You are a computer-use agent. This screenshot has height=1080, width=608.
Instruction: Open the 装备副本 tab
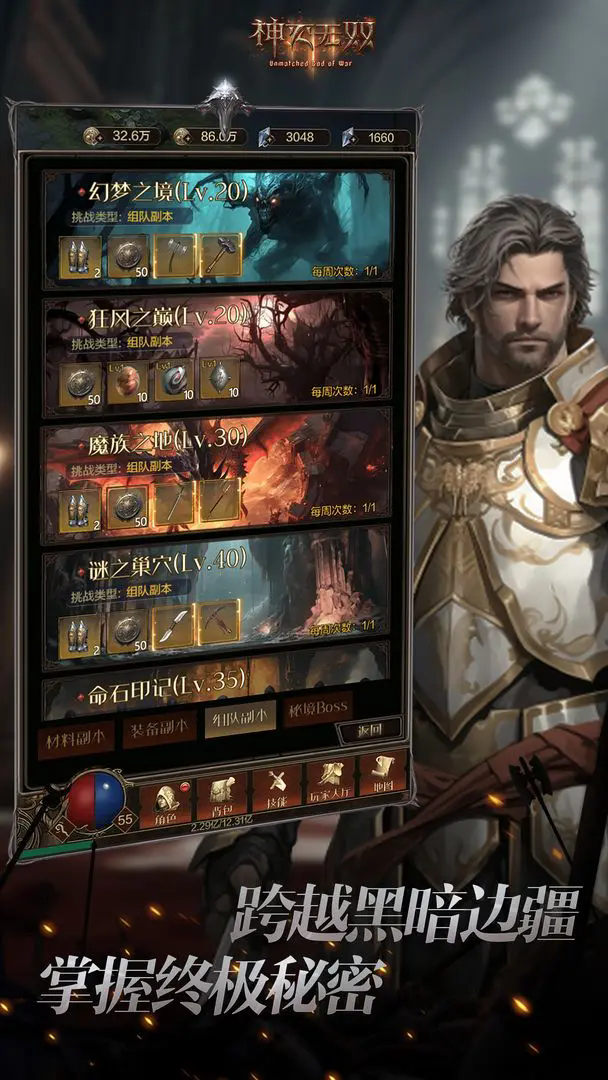pos(156,733)
